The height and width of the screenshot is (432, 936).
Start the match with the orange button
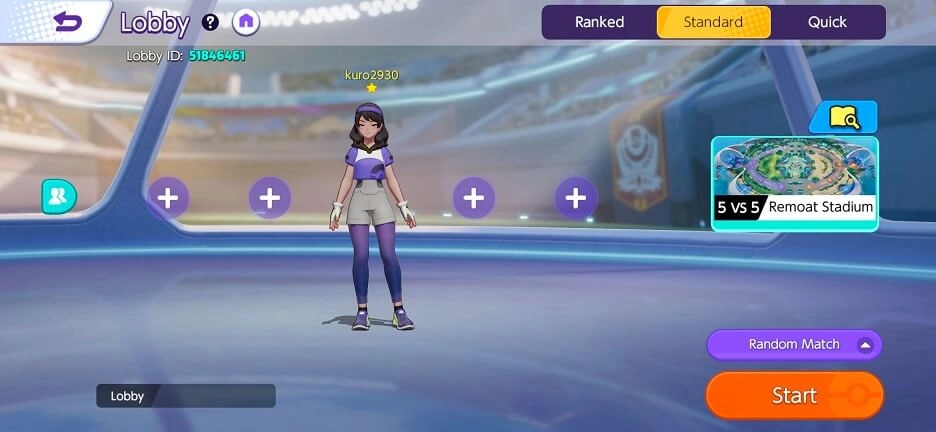coord(794,396)
